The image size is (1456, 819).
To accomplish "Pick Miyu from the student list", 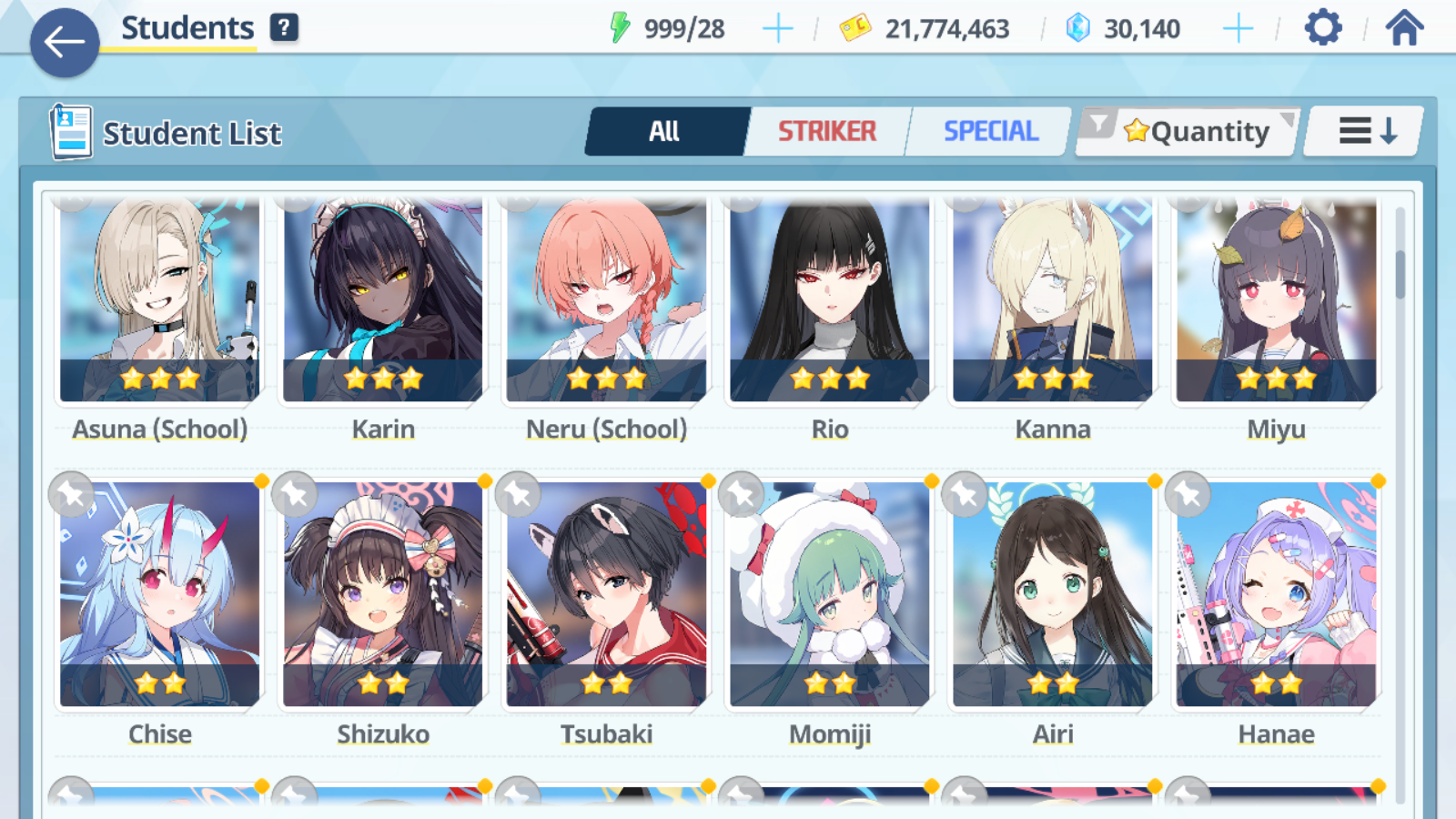I will point(1276,300).
